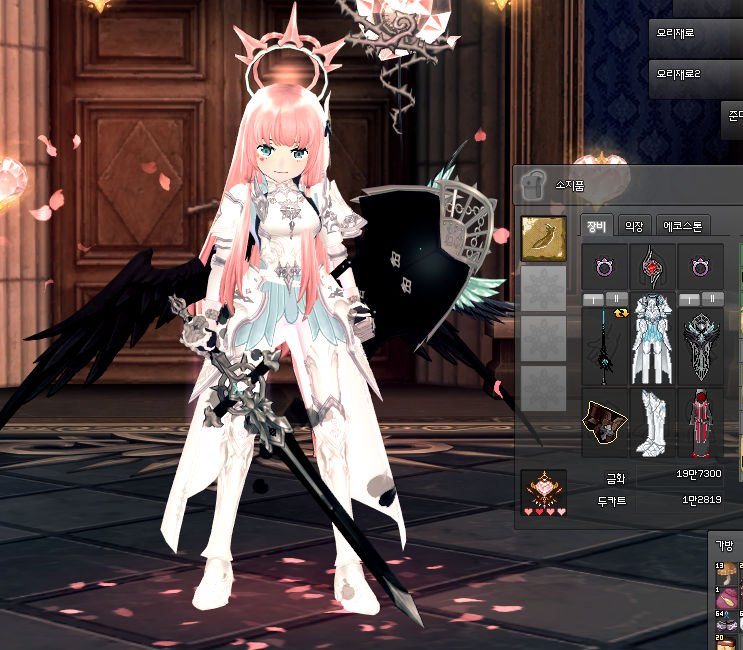Select the white boots equipment slot
743x650 pixels.
pyautogui.click(x=653, y=421)
